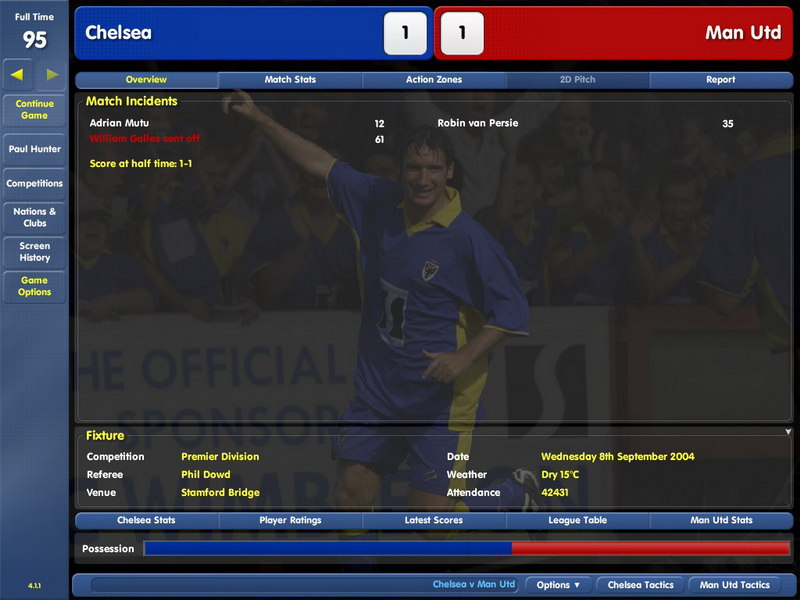Open Game Options
Viewport: 800px width, 600px height.
click(34, 286)
